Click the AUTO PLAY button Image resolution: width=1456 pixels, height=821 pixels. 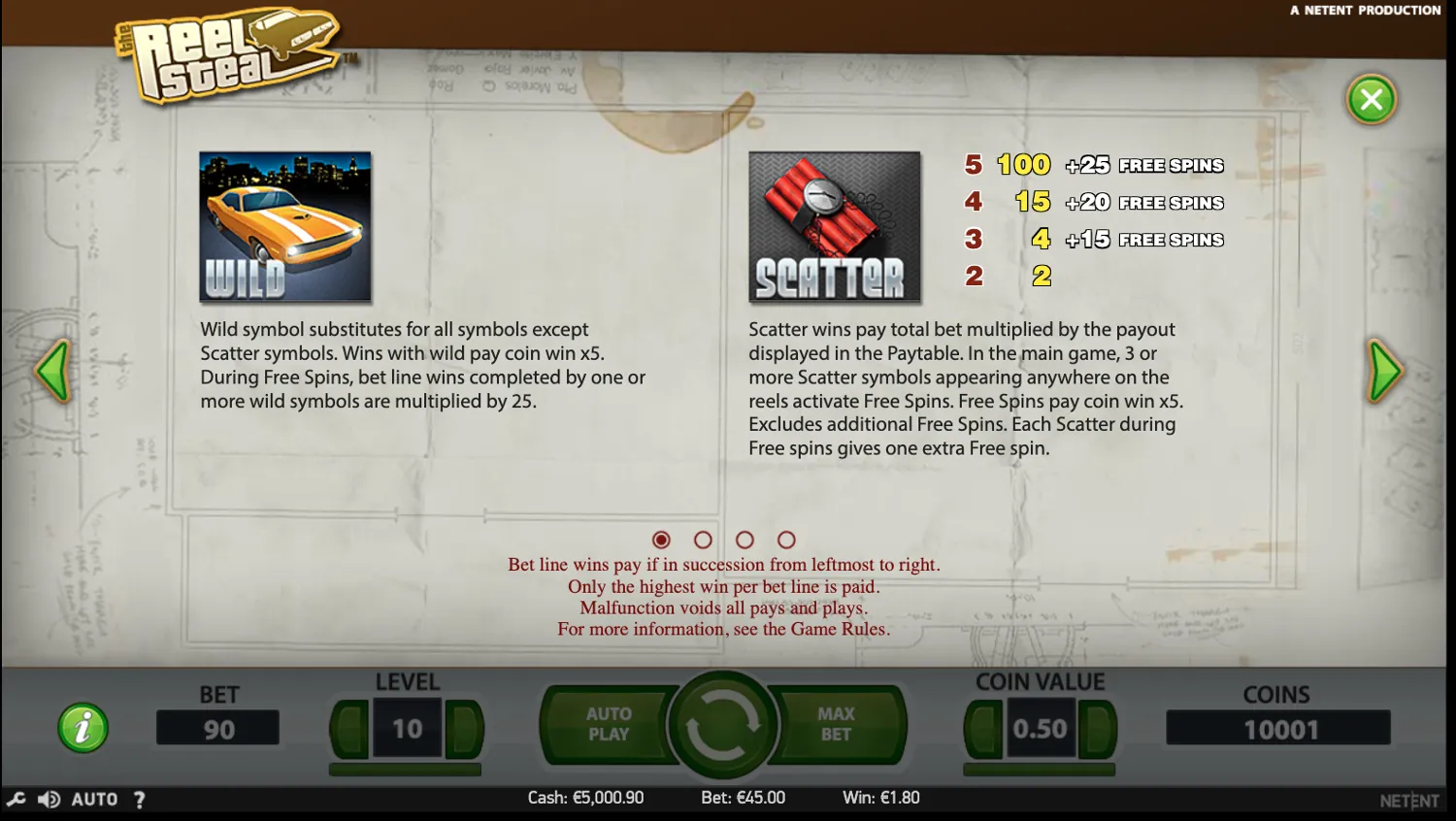pos(611,723)
